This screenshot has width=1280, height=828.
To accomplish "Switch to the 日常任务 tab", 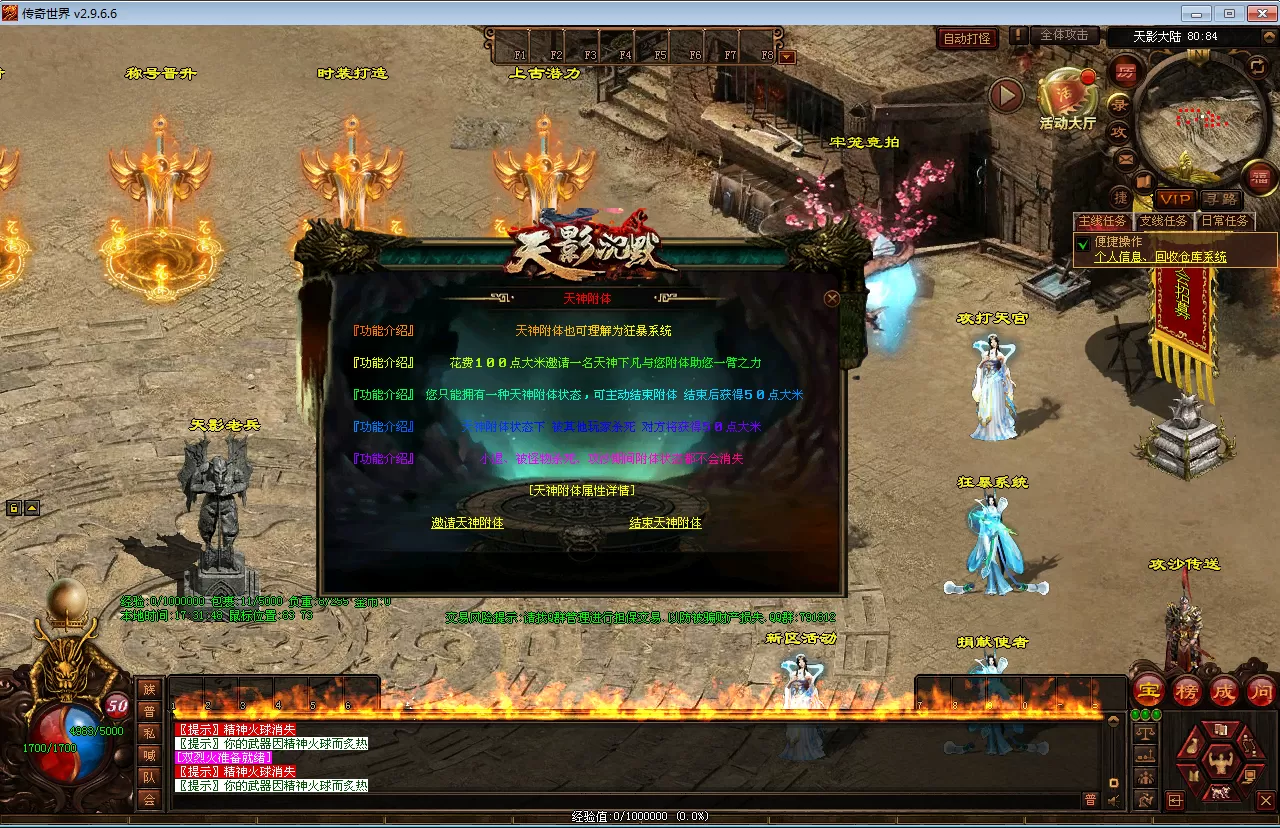I will click(1225, 221).
